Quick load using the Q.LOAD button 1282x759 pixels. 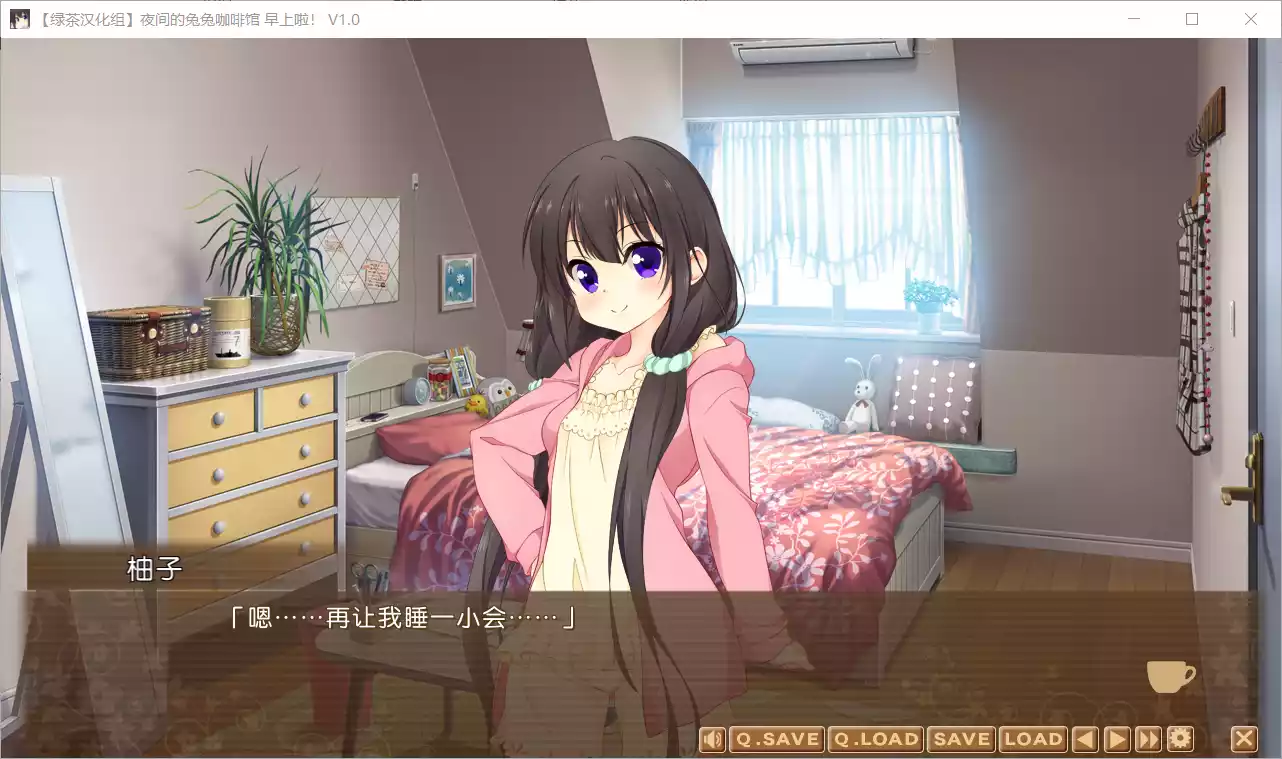[x=874, y=739]
